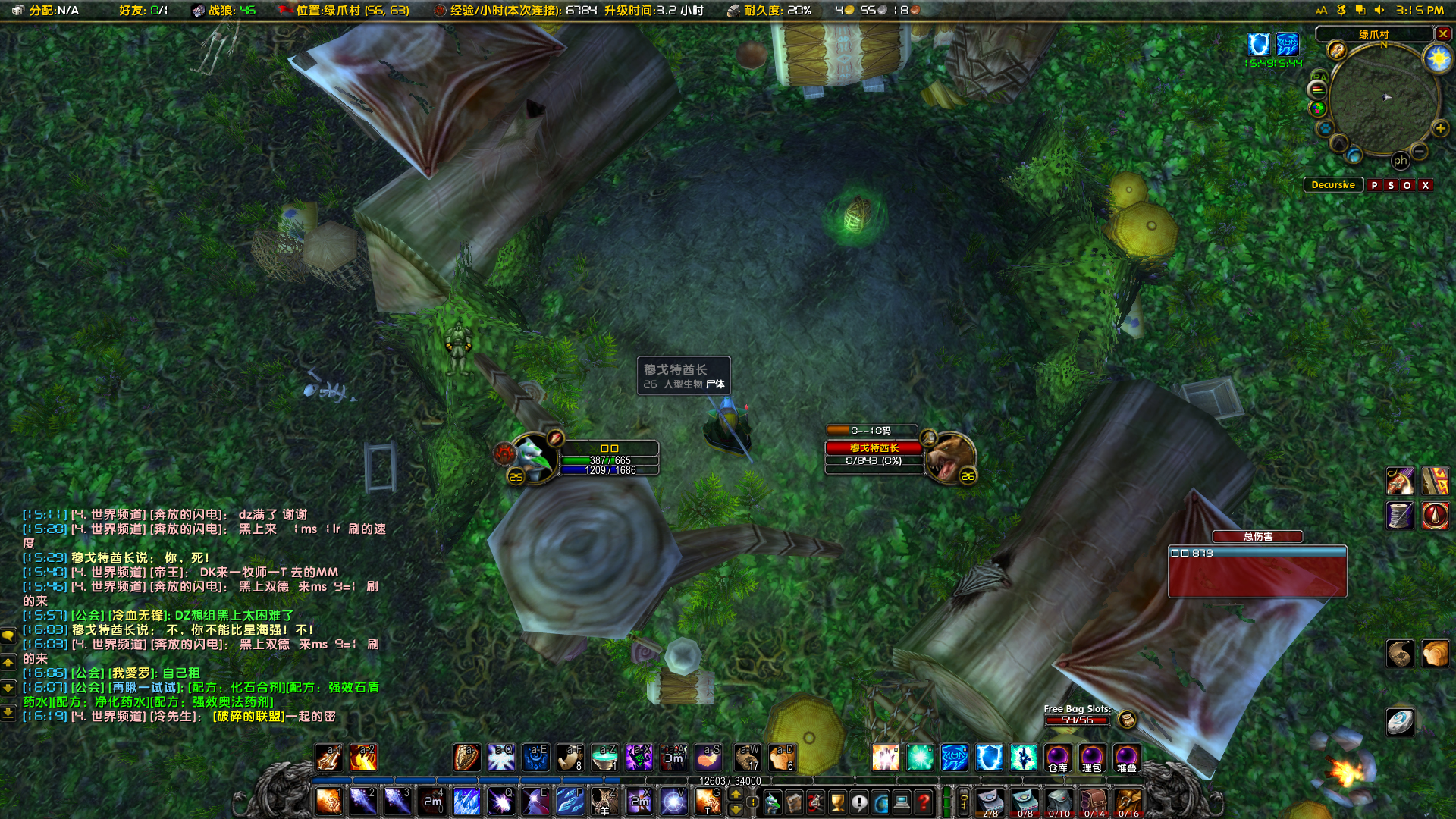Open the key ring beside the bag bar
The width and height of the screenshot is (1456, 819).
964,801
